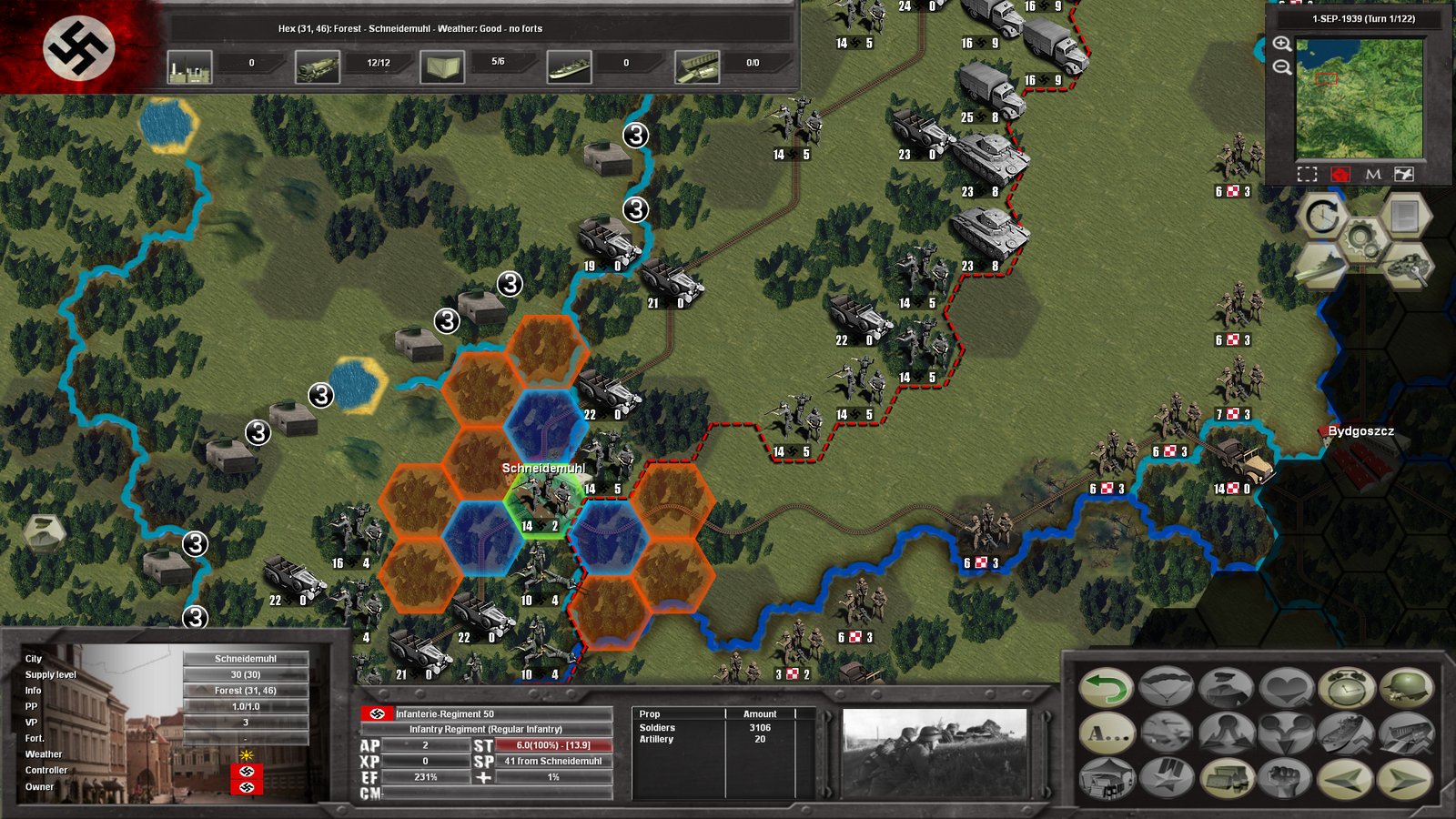End turn with the clock hexagon button
The image size is (1456, 819).
1321,216
